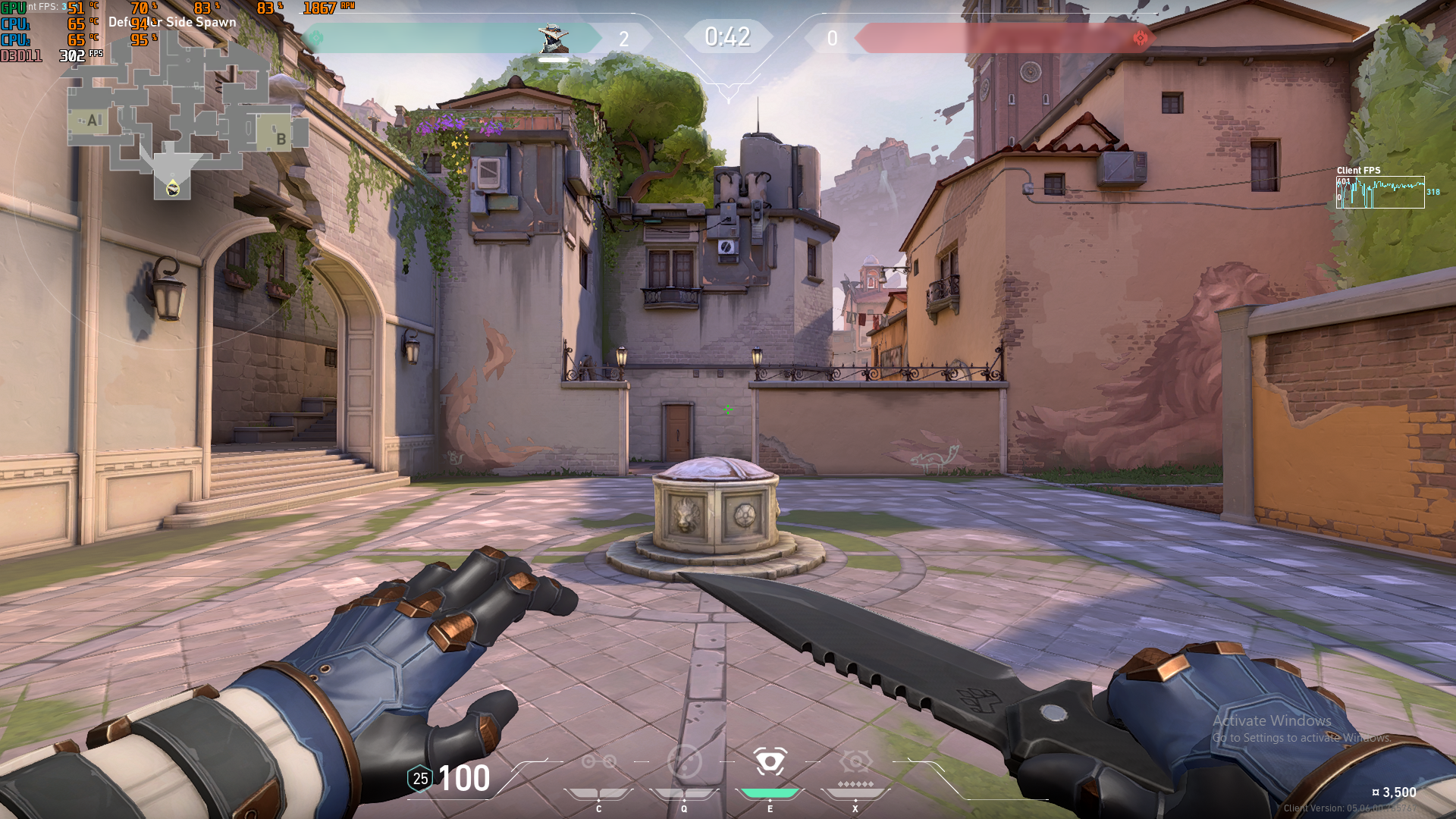Choose the Cyber Cage ability icon
This screenshot has height=819, width=1456.
[684, 761]
